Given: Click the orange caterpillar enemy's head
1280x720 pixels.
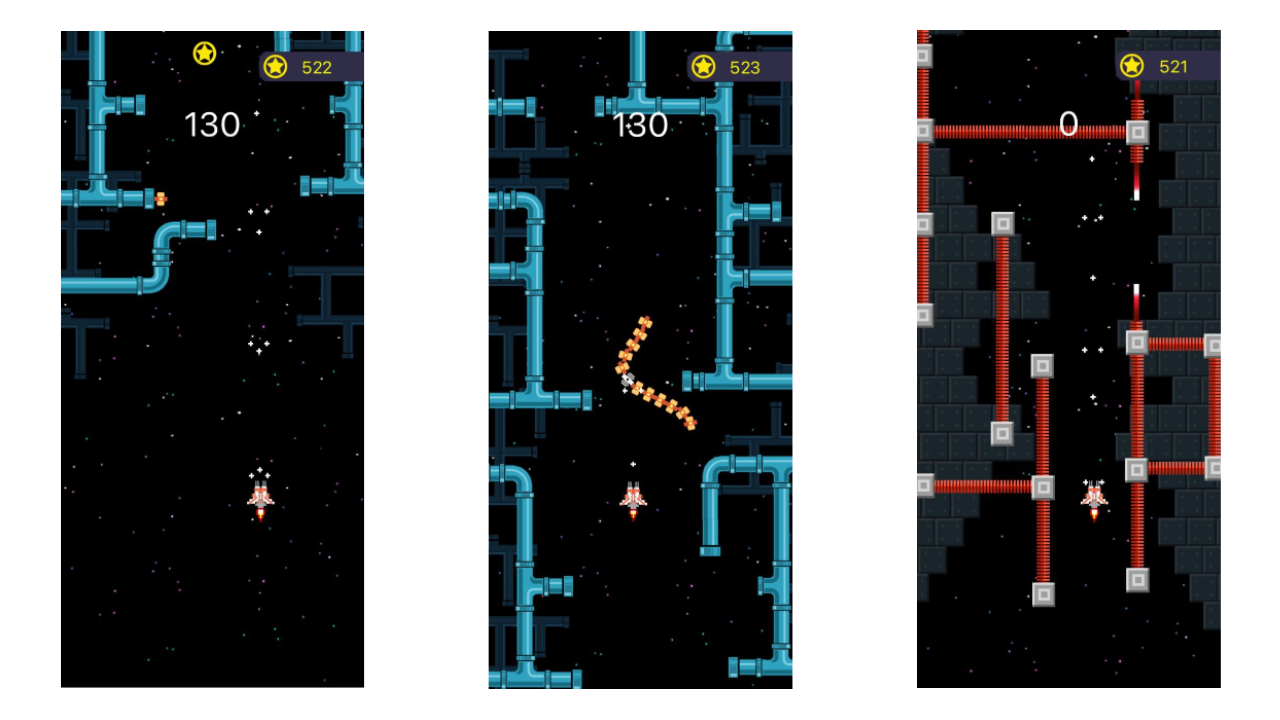Looking at the screenshot, I should pos(629,378).
